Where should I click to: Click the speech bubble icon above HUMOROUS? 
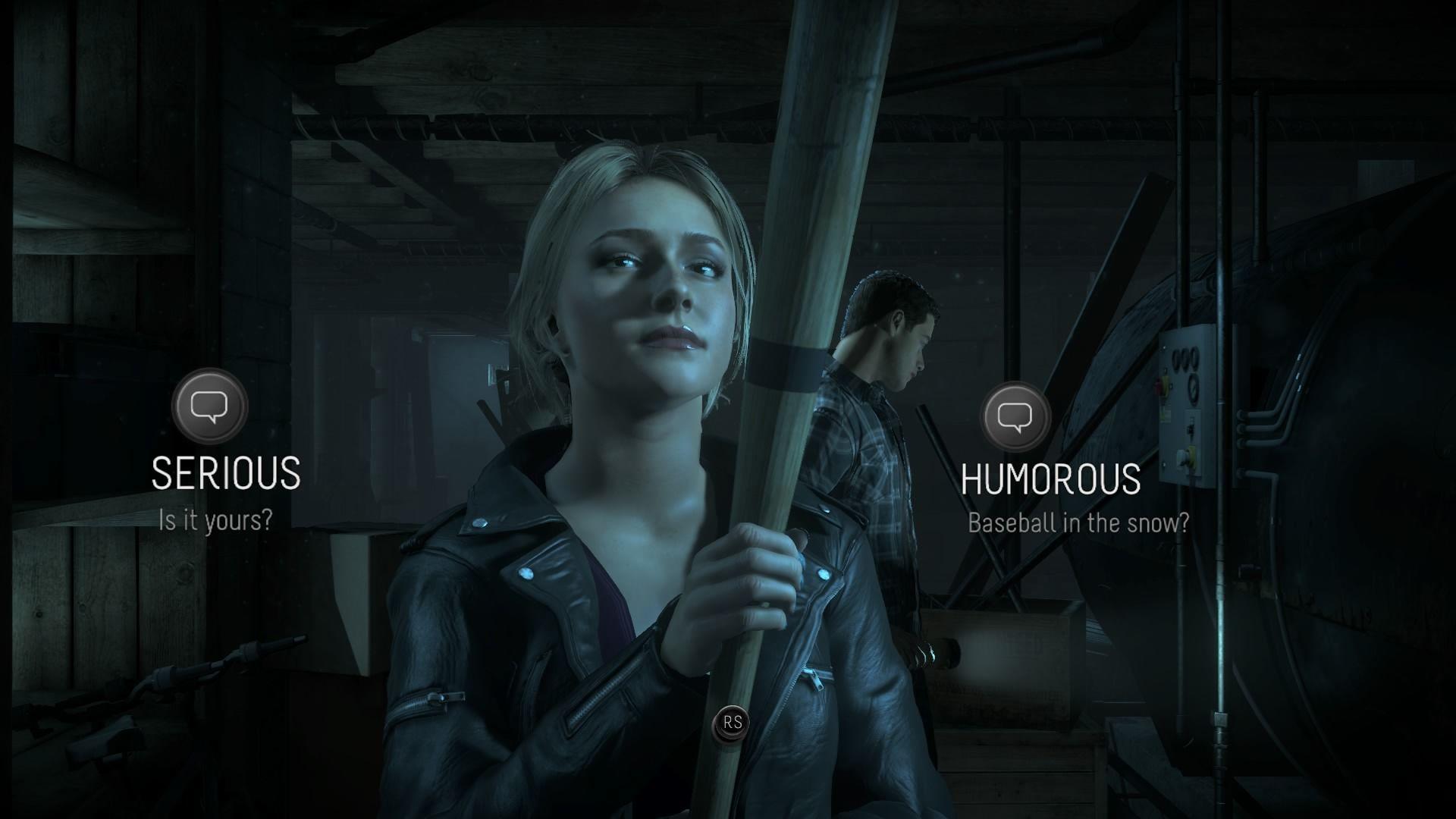pyautogui.click(x=1016, y=416)
